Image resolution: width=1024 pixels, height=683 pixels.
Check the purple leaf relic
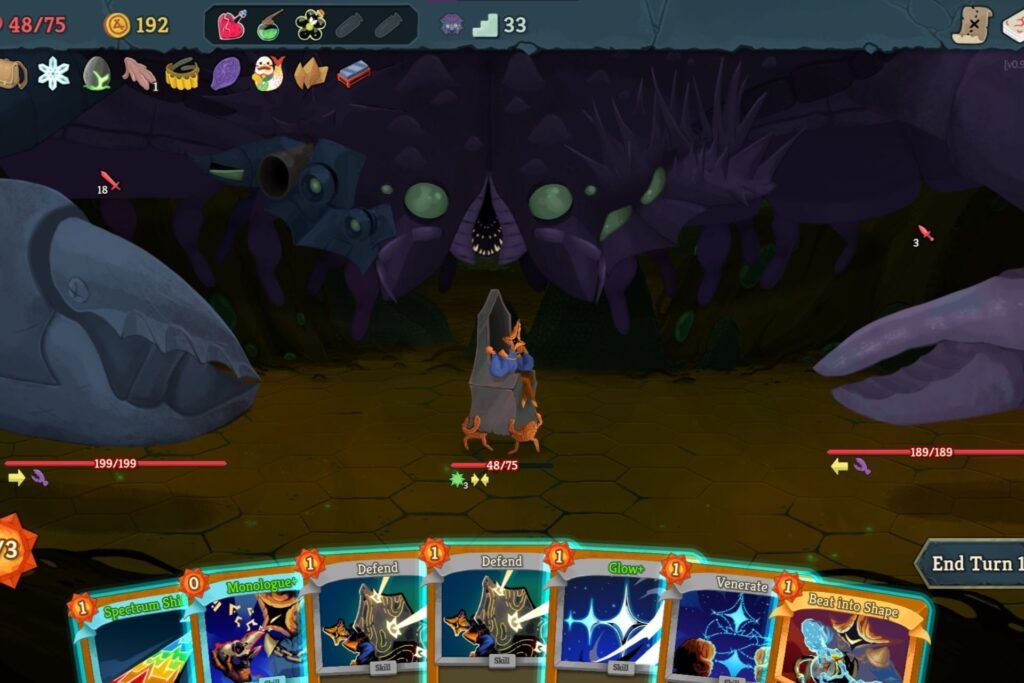click(x=225, y=73)
